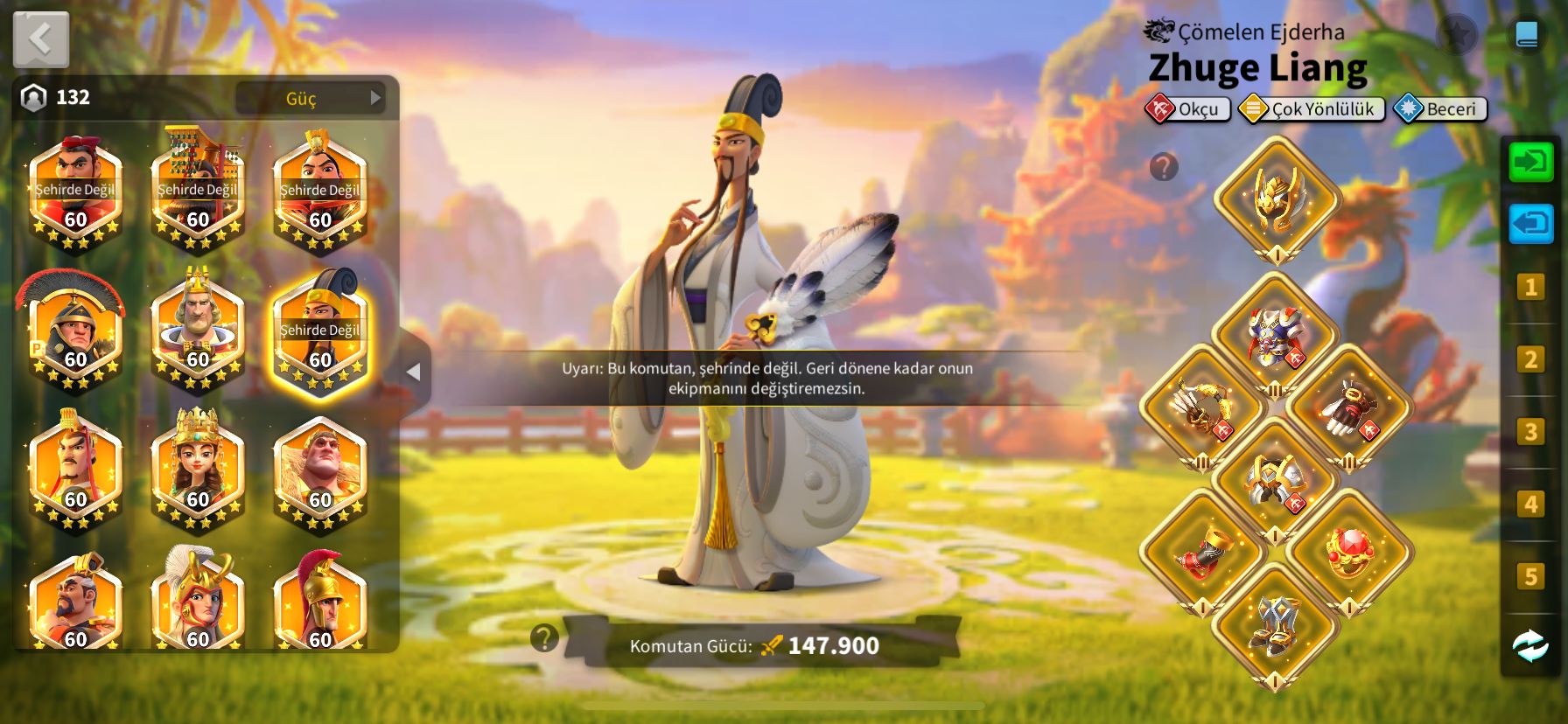Click the green equip arrow button

[1530, 162]
